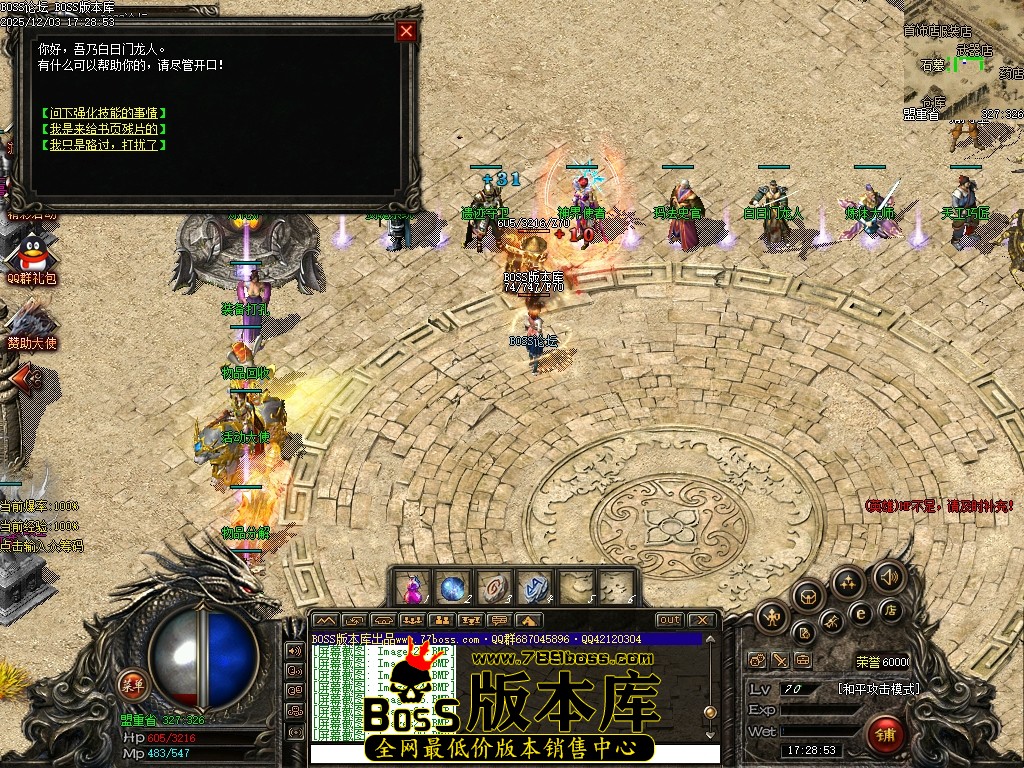Image resolution: width=1024 pixels, height=768 pixels.
Task: Open the red 铺 stall button
Action: coord(884,735)
